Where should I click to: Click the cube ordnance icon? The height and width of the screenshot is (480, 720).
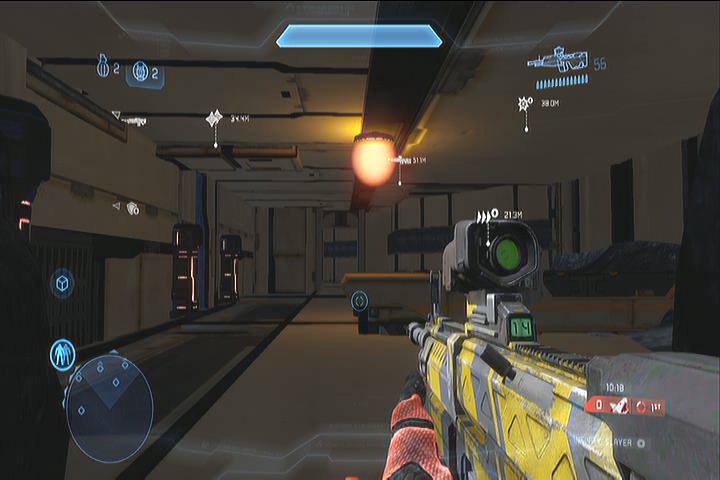[62, 284]
